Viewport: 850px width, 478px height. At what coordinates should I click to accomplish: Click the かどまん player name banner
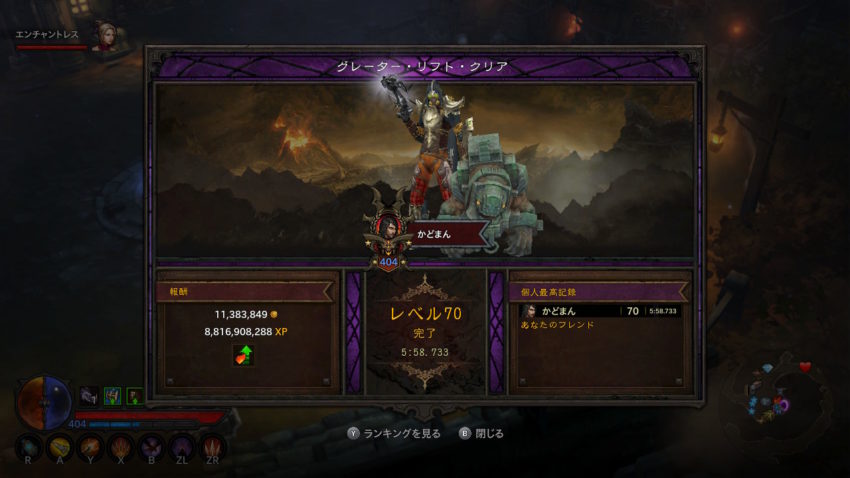click(x=441, y=232)
